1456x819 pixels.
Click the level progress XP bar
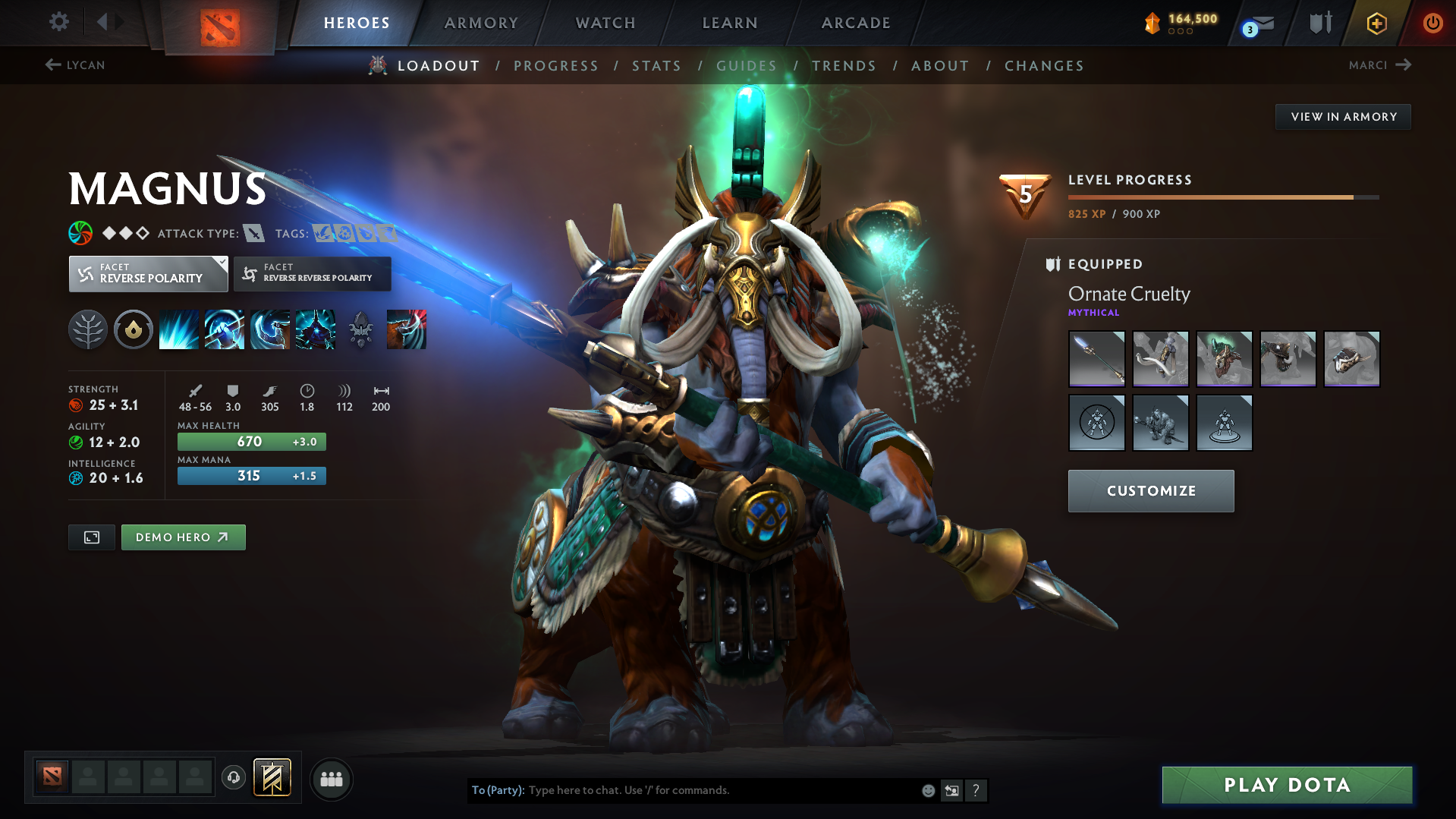1222,197
